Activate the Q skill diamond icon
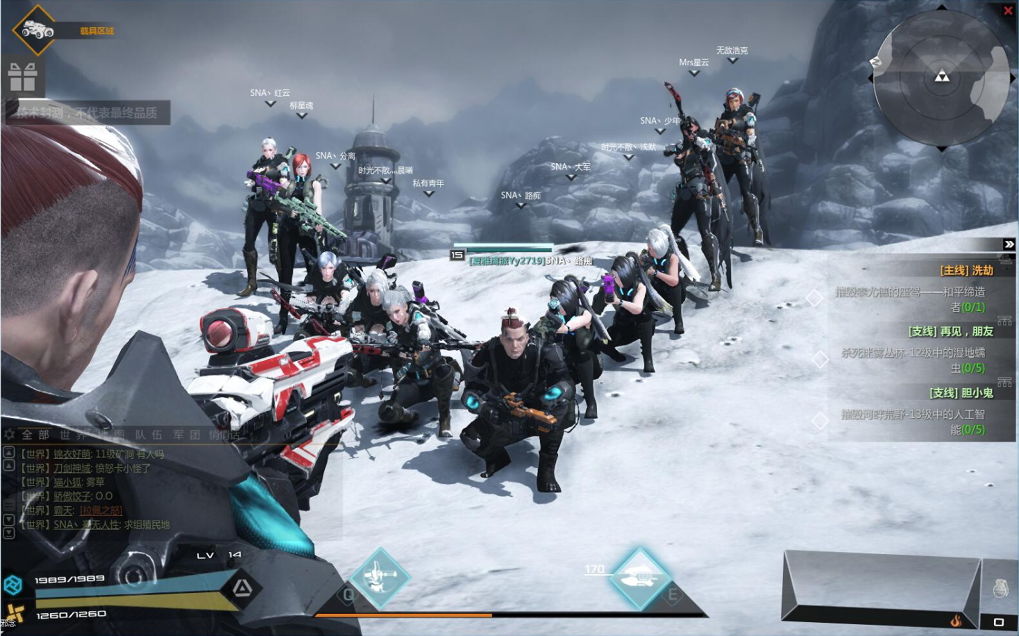The image size is (1019, 636). pos(379,578)
